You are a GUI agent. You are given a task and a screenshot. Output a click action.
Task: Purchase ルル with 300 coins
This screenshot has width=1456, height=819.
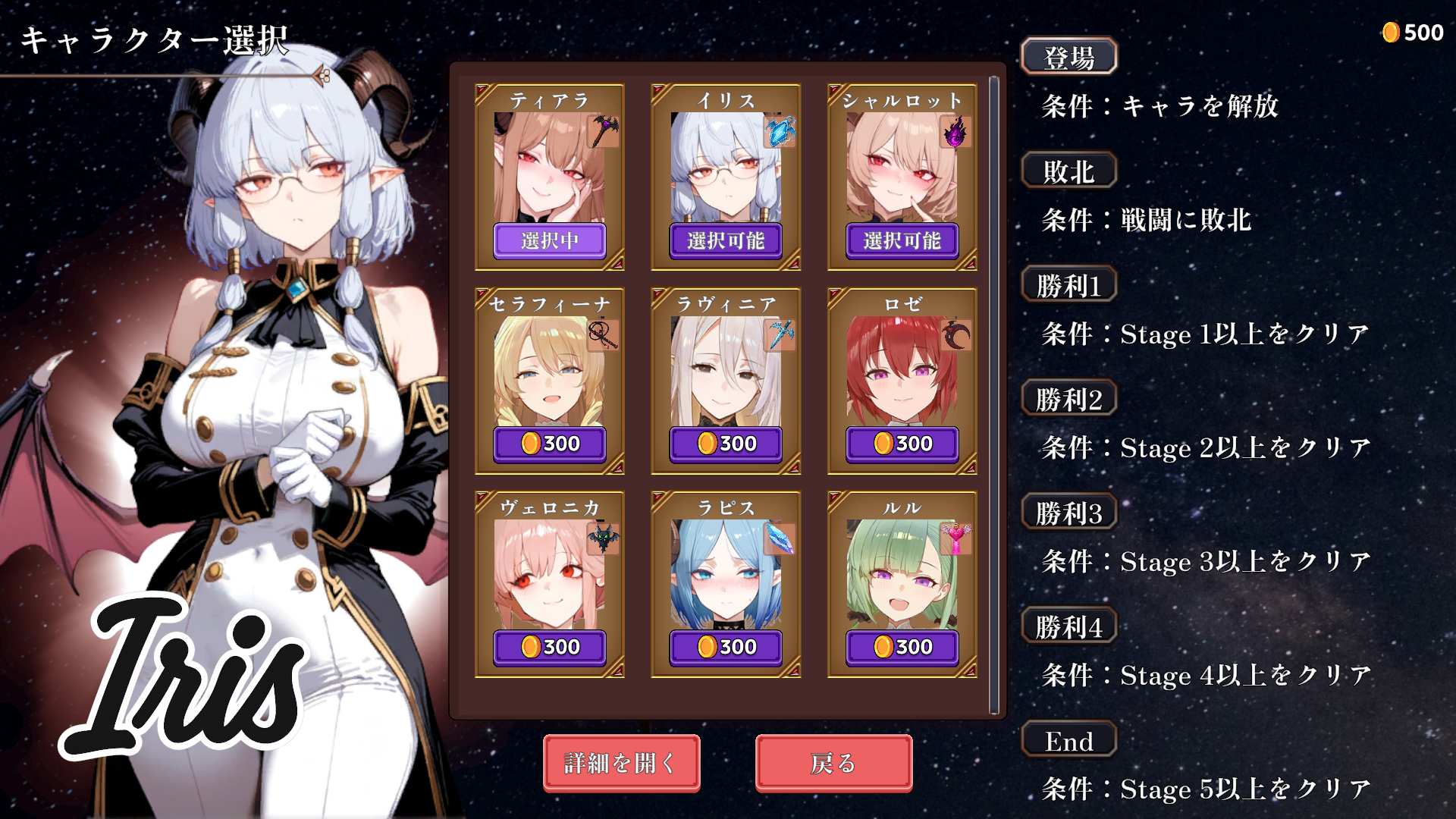[x=902, y=647]
